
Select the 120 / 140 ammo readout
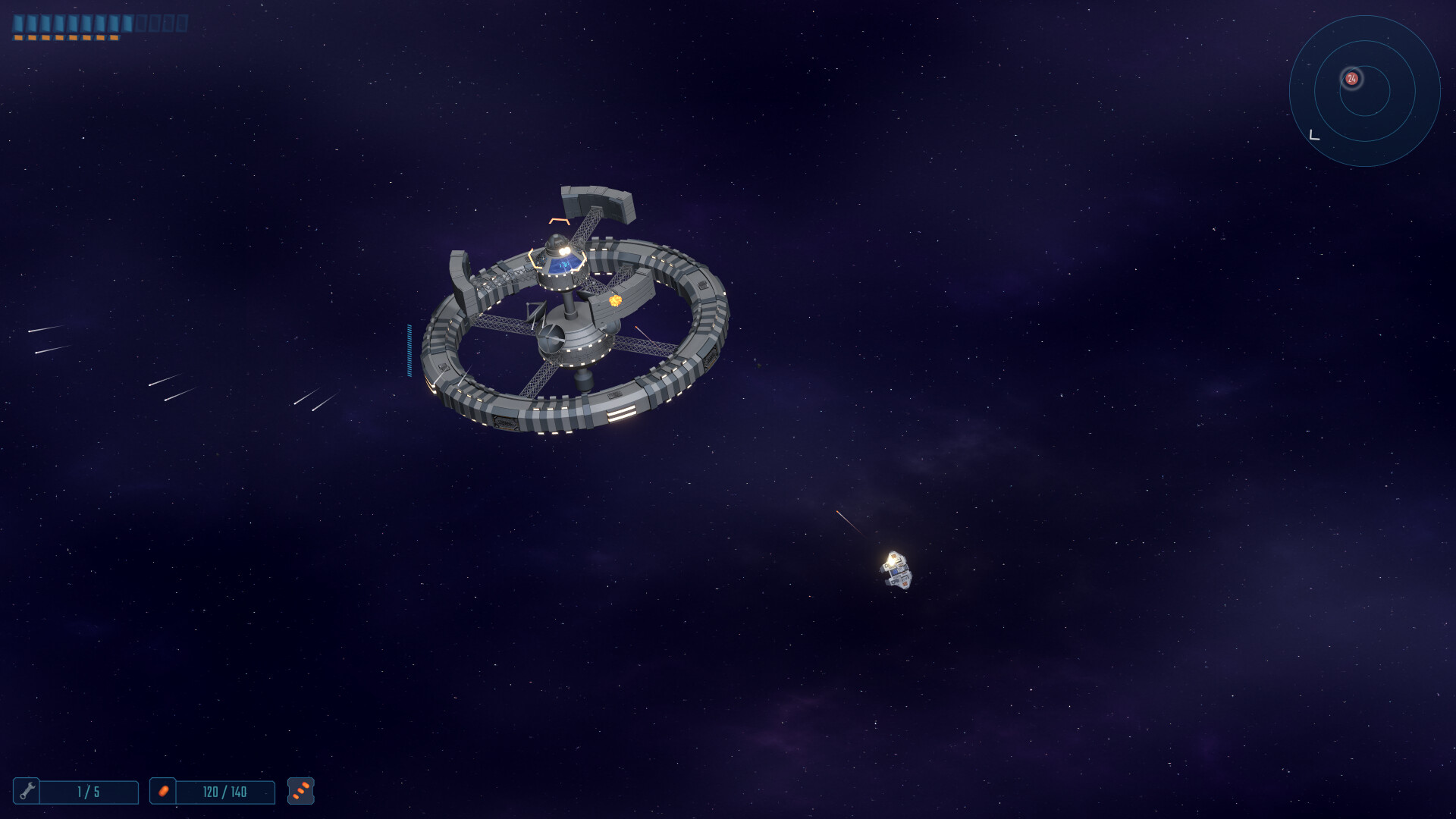(x=224, y=792)
